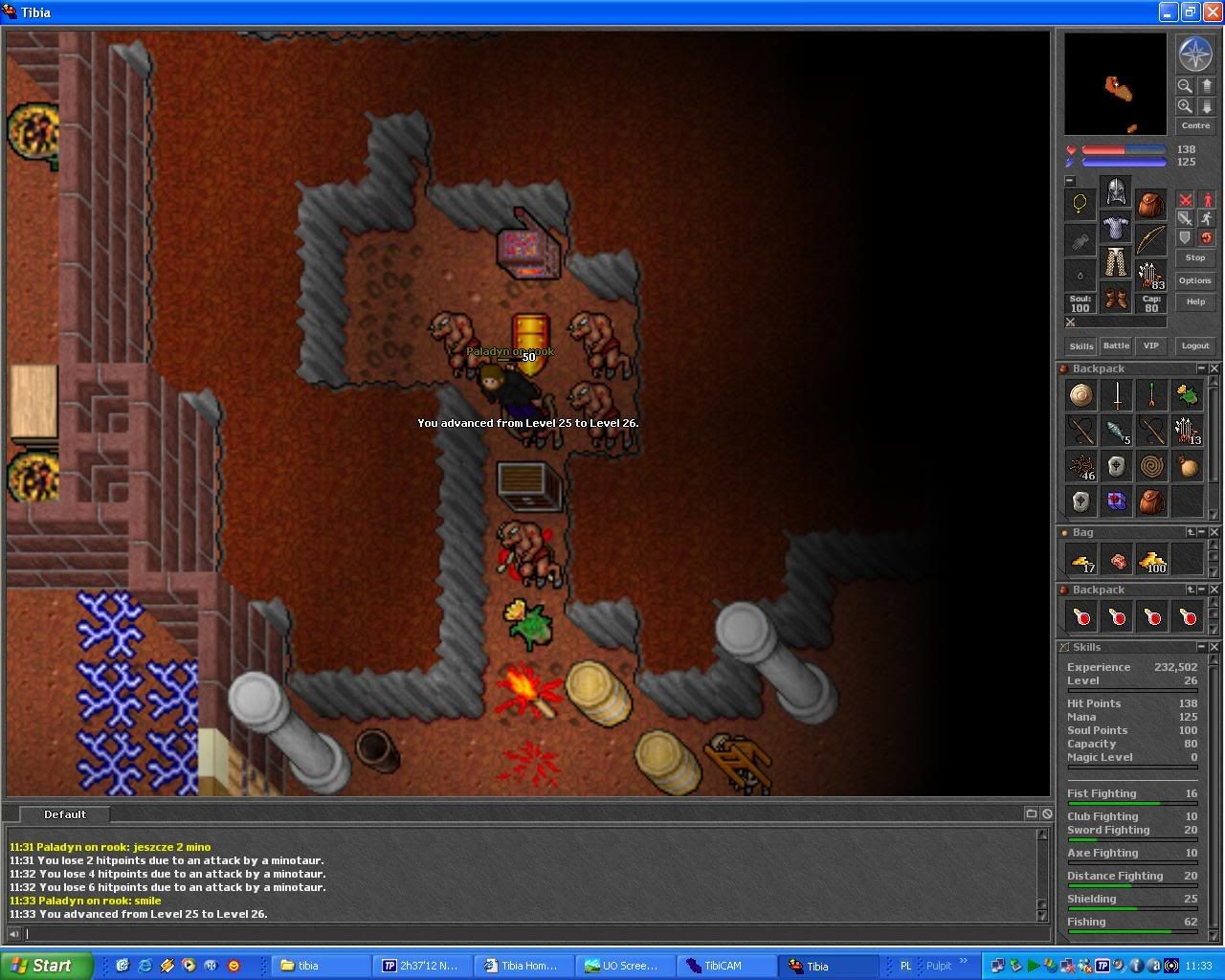Centre the minimap view
This screenshot has width=1225, height=980.
point(1195,125)
